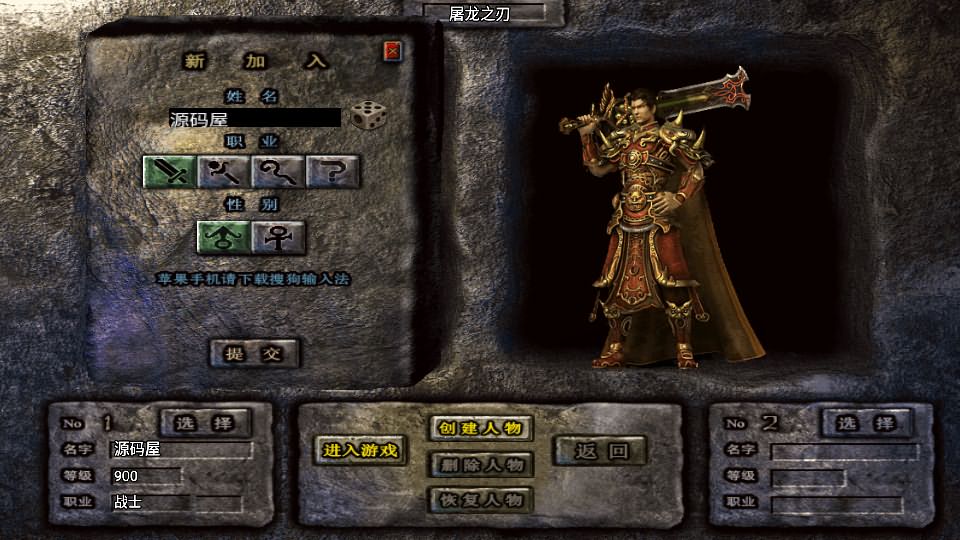Pick the curved whip class icon

(278, 173)
